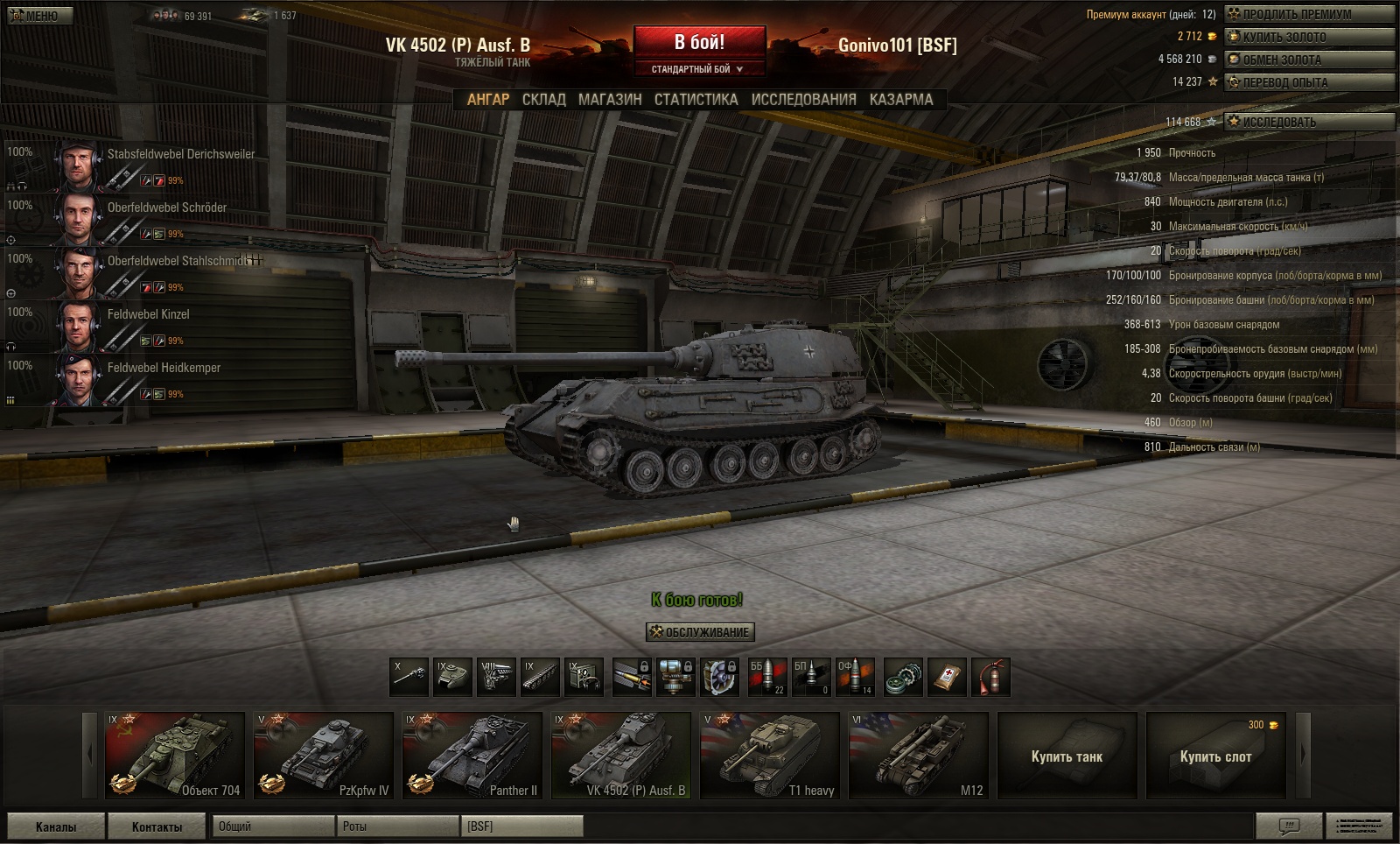This screenshot has height=844, width=1400.
Task: Switch to the СКЛАД tab
Action: point(543,100)
